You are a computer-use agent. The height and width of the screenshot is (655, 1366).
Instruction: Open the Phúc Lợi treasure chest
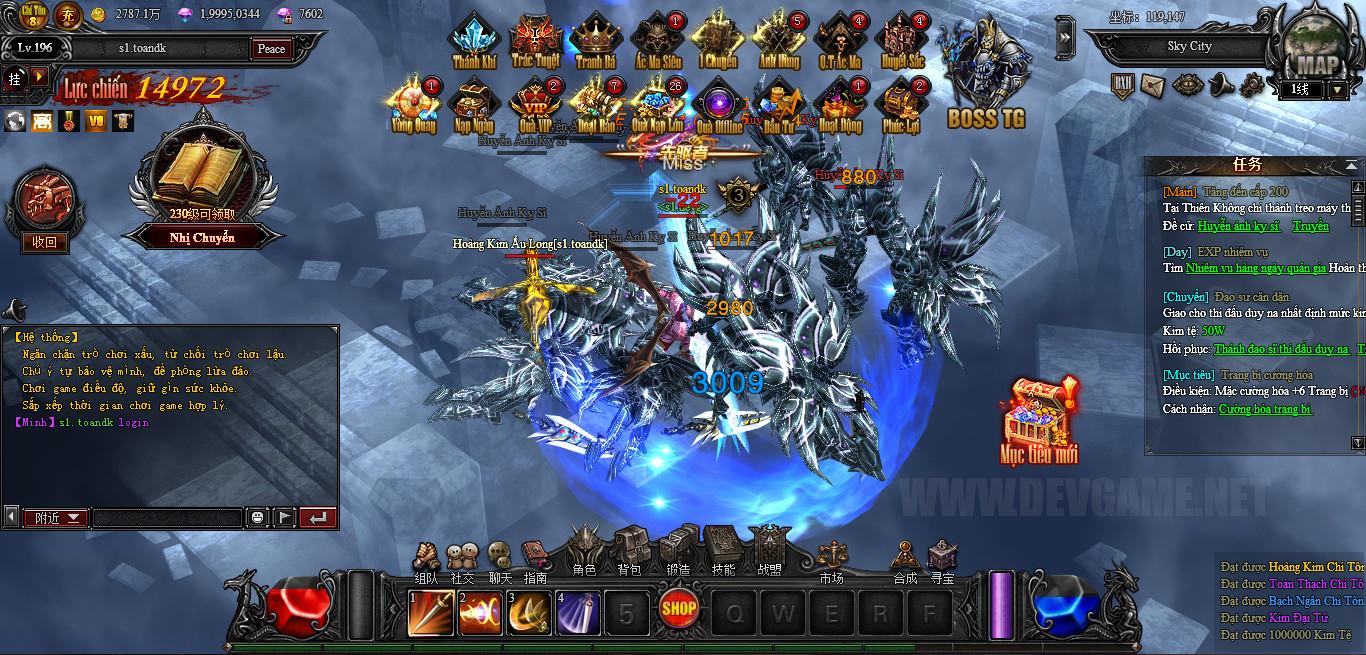(x=901, y=104)
